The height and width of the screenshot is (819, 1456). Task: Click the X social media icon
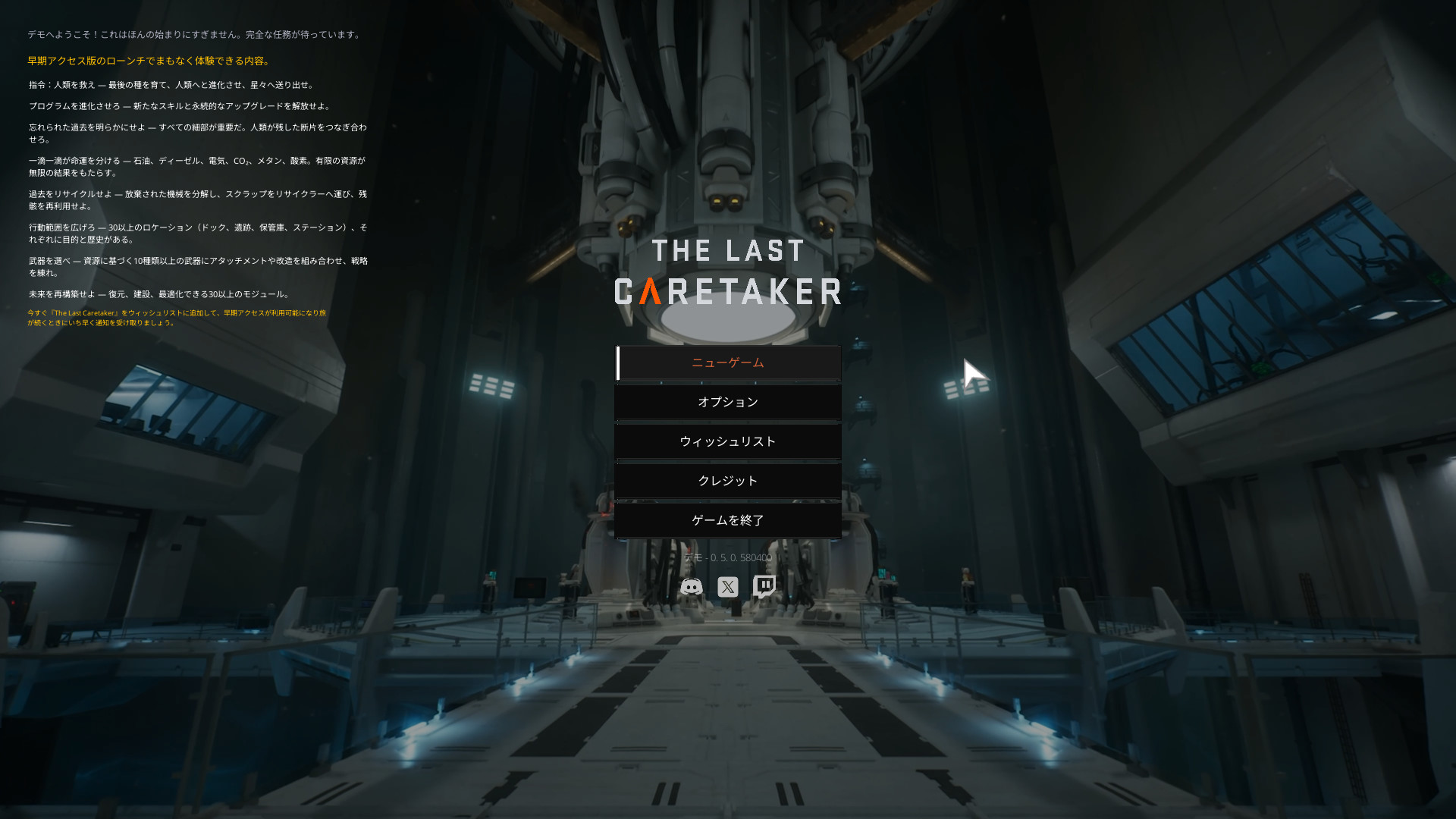coord(728,587)
